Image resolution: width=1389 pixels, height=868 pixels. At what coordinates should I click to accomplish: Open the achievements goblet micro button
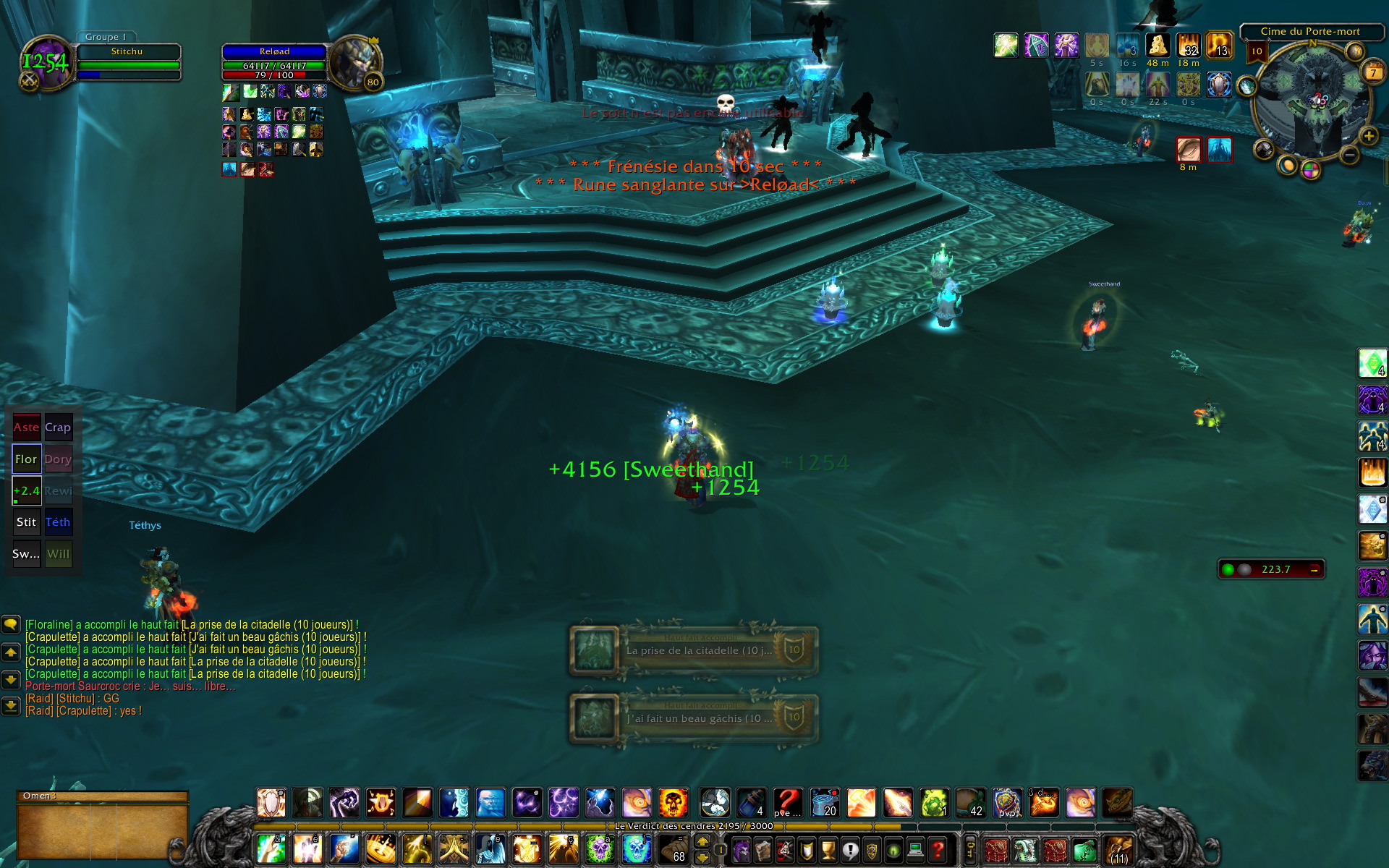(x=828, y=849)
